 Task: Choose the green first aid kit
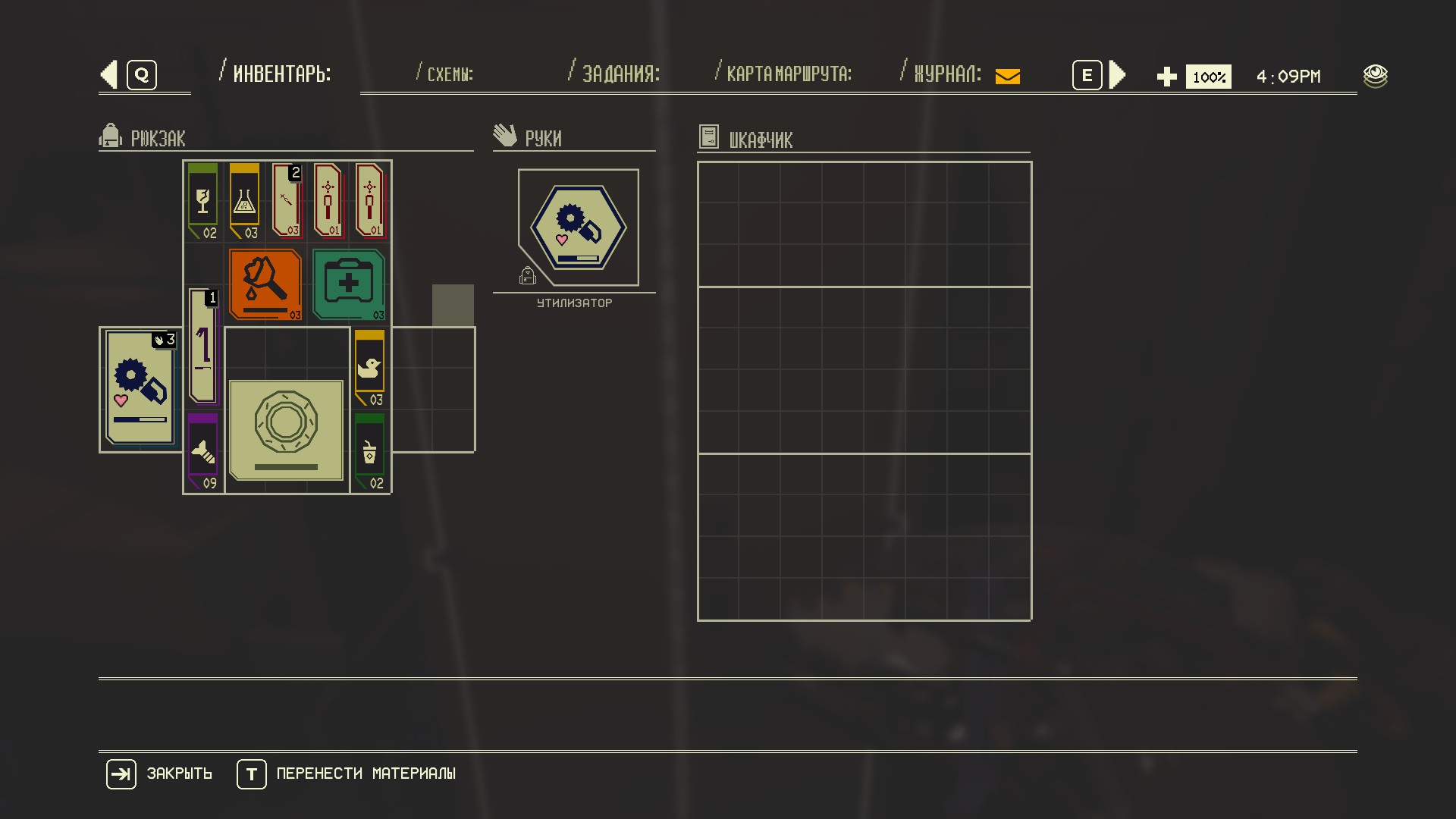point(348,284)
